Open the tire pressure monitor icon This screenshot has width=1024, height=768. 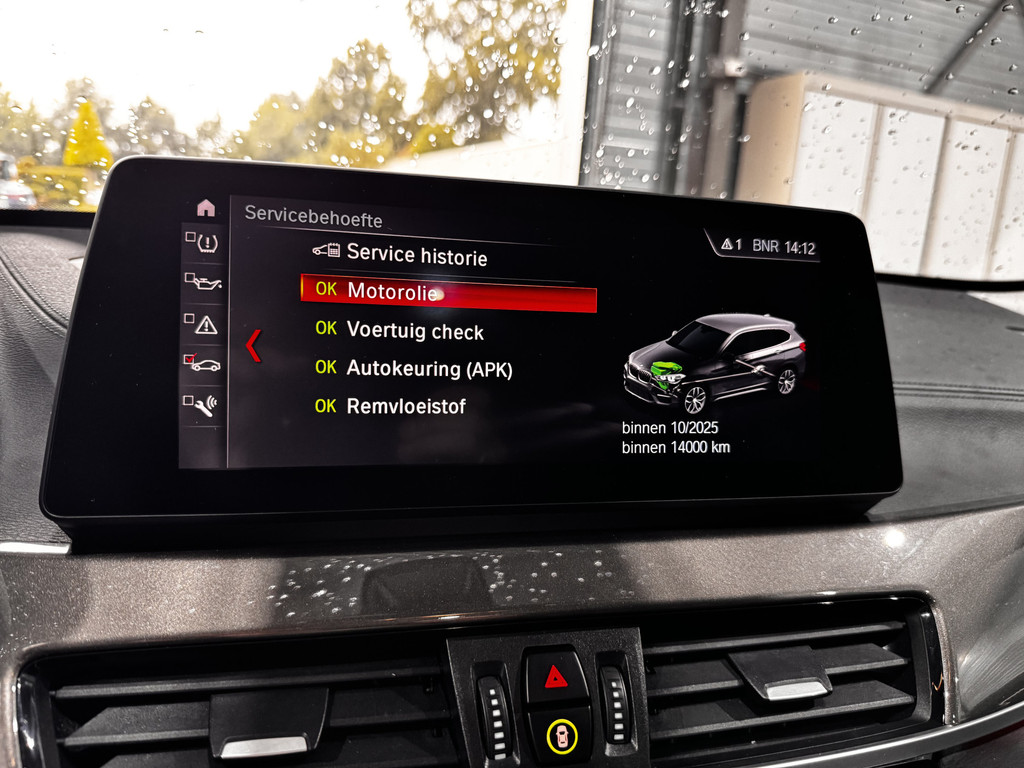(206, 243)
